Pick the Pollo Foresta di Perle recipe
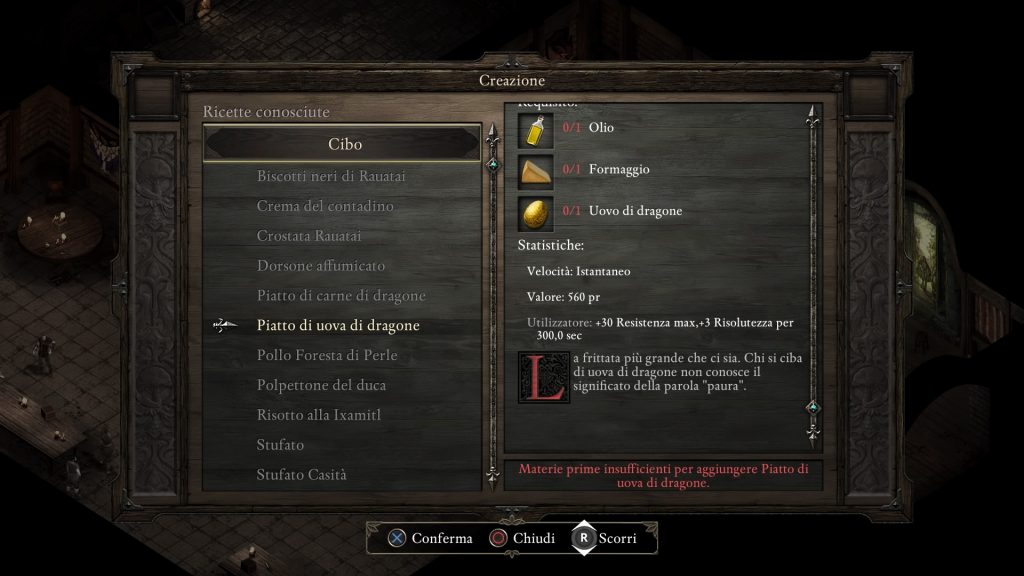The width and height of the screenshot is (1024, 576). click(x=319, y=355)
